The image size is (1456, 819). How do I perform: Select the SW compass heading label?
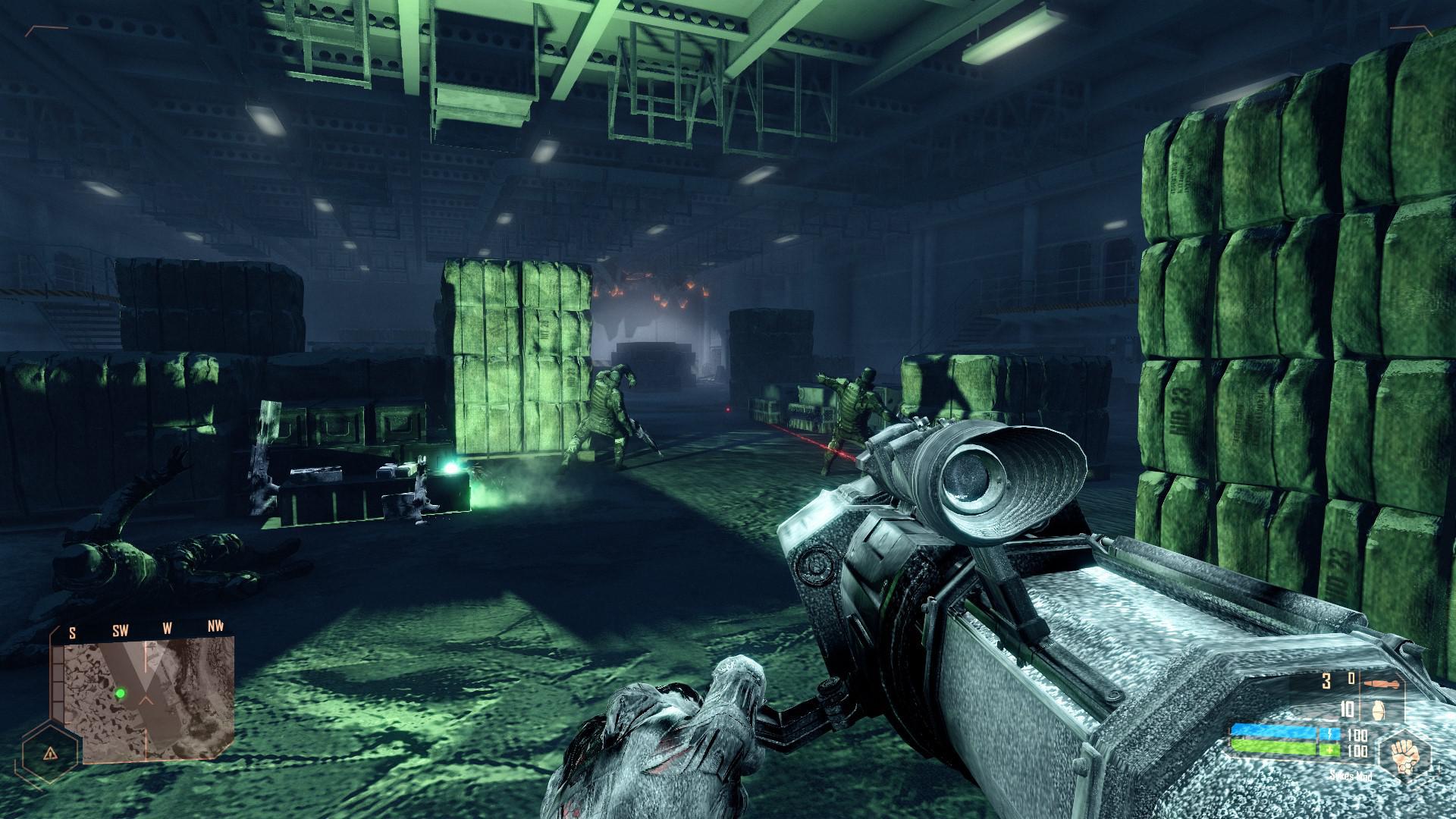(x=121, y=629)
